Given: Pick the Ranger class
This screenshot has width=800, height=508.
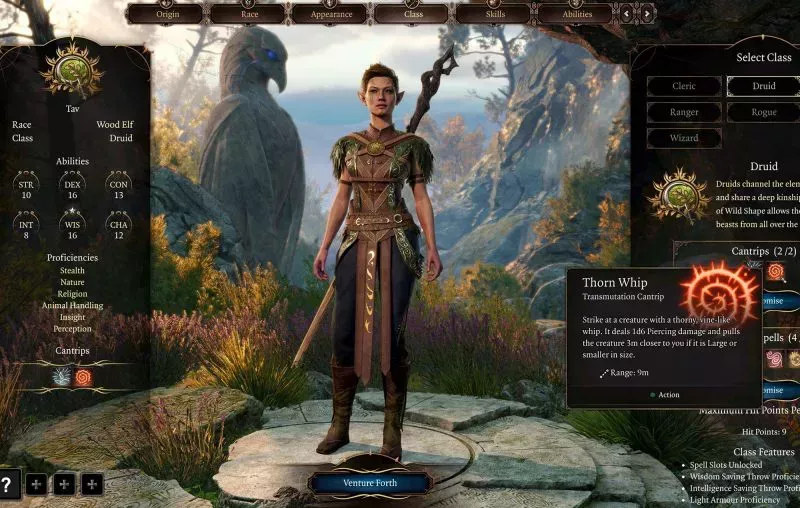Looking at the screenshot, I should 683,112.
